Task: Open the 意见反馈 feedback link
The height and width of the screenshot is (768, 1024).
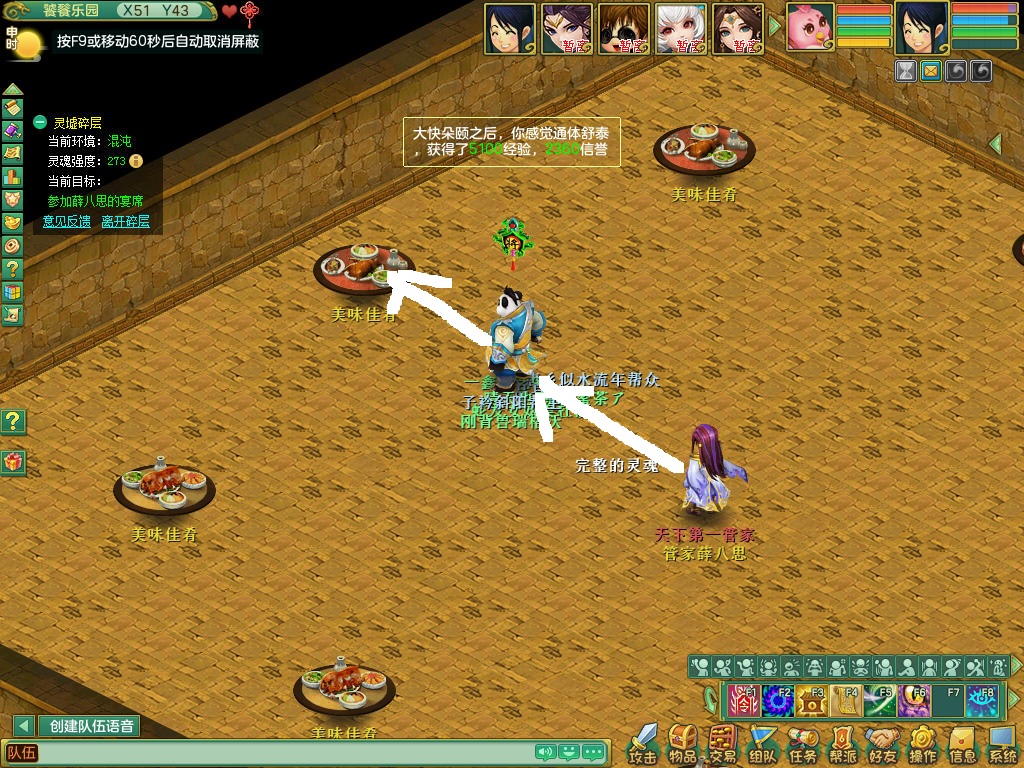Action: tap(66, 221)
